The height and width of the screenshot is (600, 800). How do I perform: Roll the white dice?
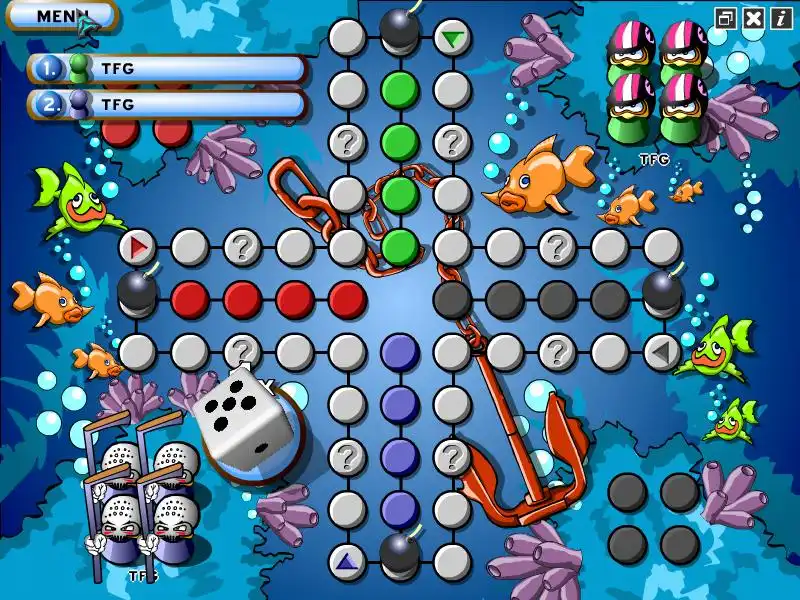(243, 413)
